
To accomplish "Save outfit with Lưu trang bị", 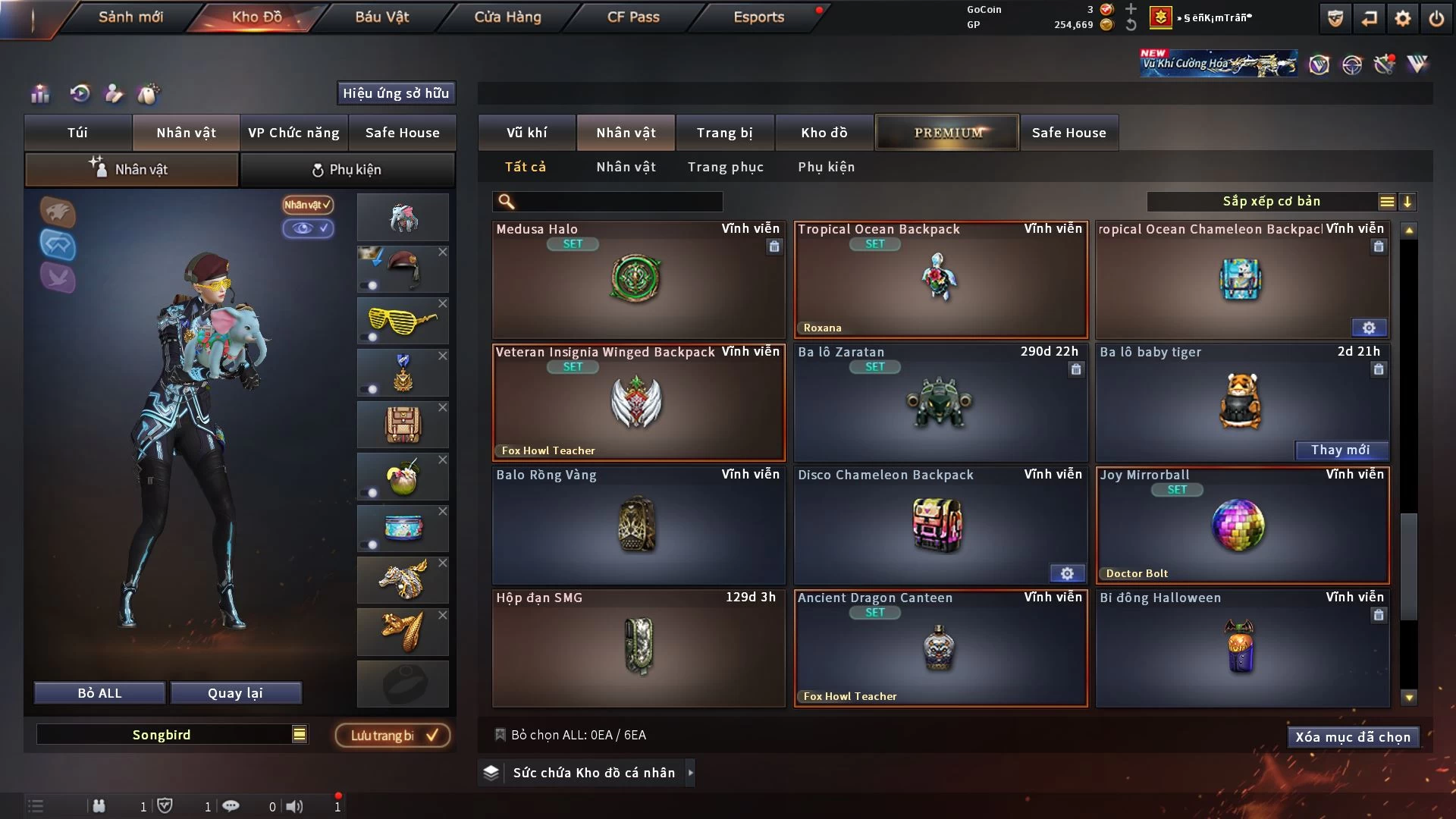I will [393, 736].
